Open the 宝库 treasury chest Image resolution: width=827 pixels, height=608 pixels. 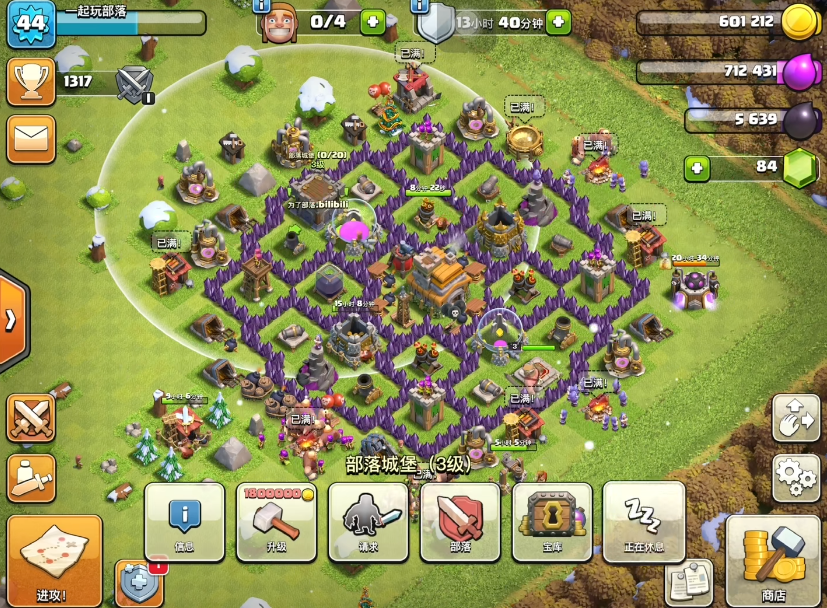point(552,521)
